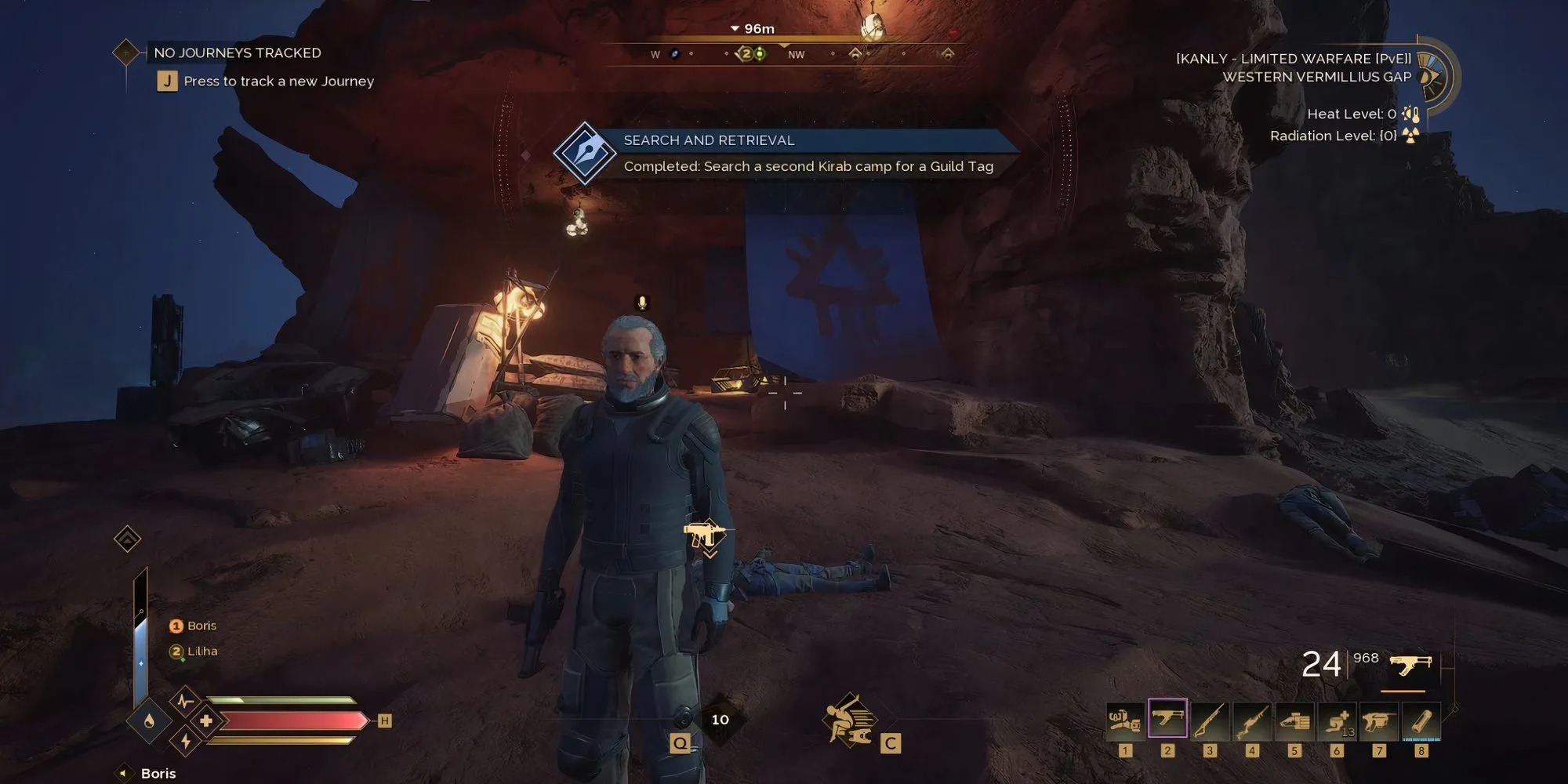
Task: Click the compass bar showing NW
Action: [x=796, y=54]
